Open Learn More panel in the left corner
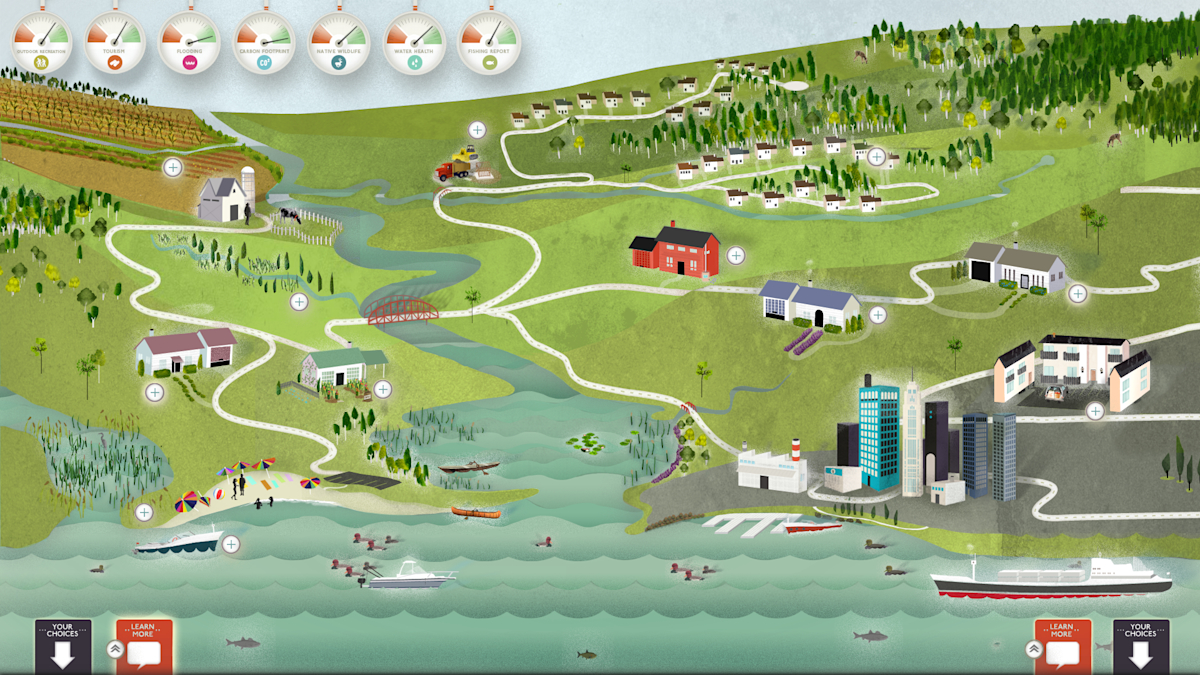The height and width of the screenshot is (675, 1200). click(144, 645)
